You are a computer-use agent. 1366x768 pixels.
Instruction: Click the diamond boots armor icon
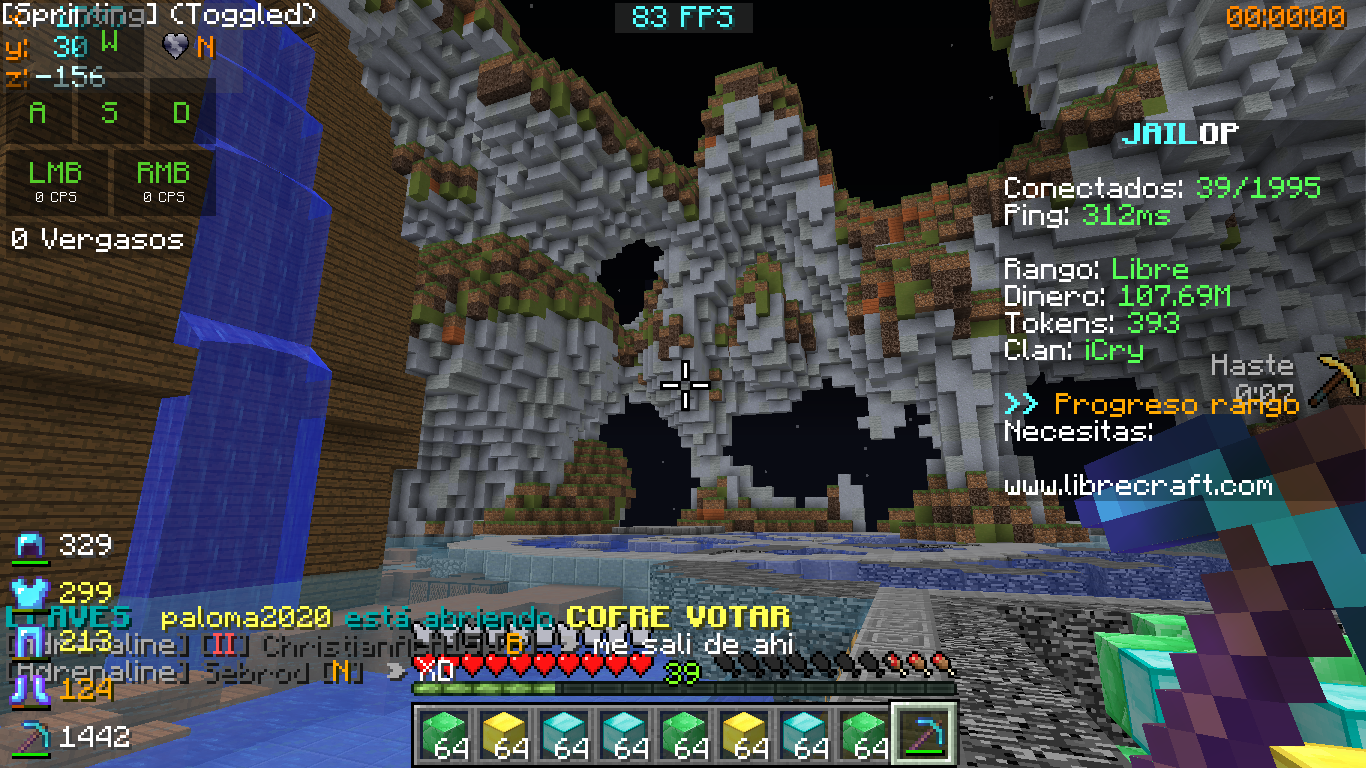click(31, 689)
